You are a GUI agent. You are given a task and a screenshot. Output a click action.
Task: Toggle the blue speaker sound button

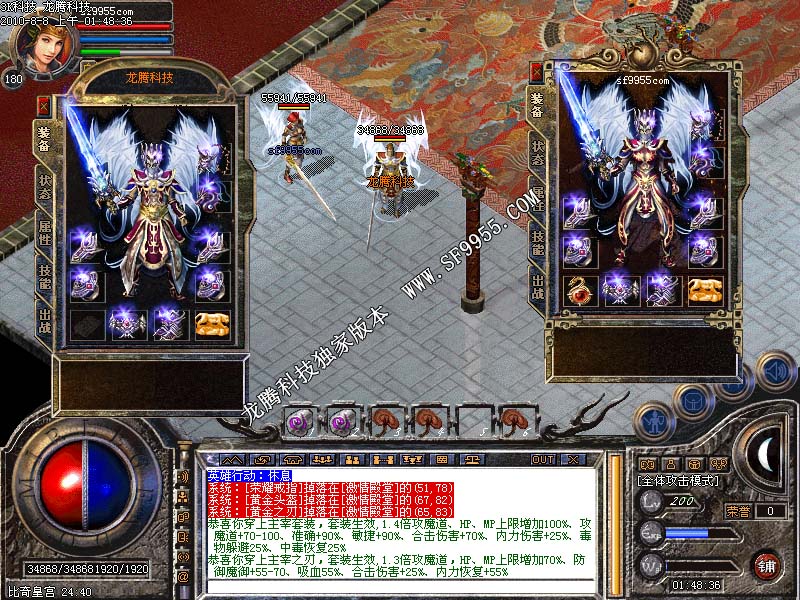(775, 368)
